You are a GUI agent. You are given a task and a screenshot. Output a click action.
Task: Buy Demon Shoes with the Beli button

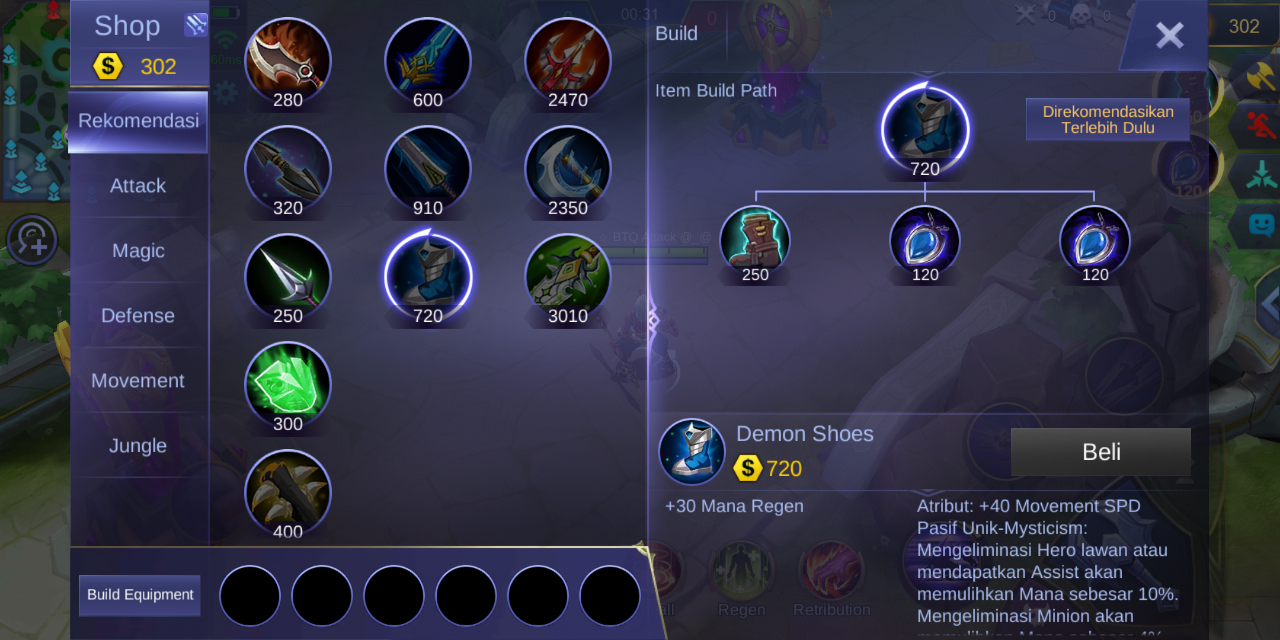click(x=1100, y=452)
